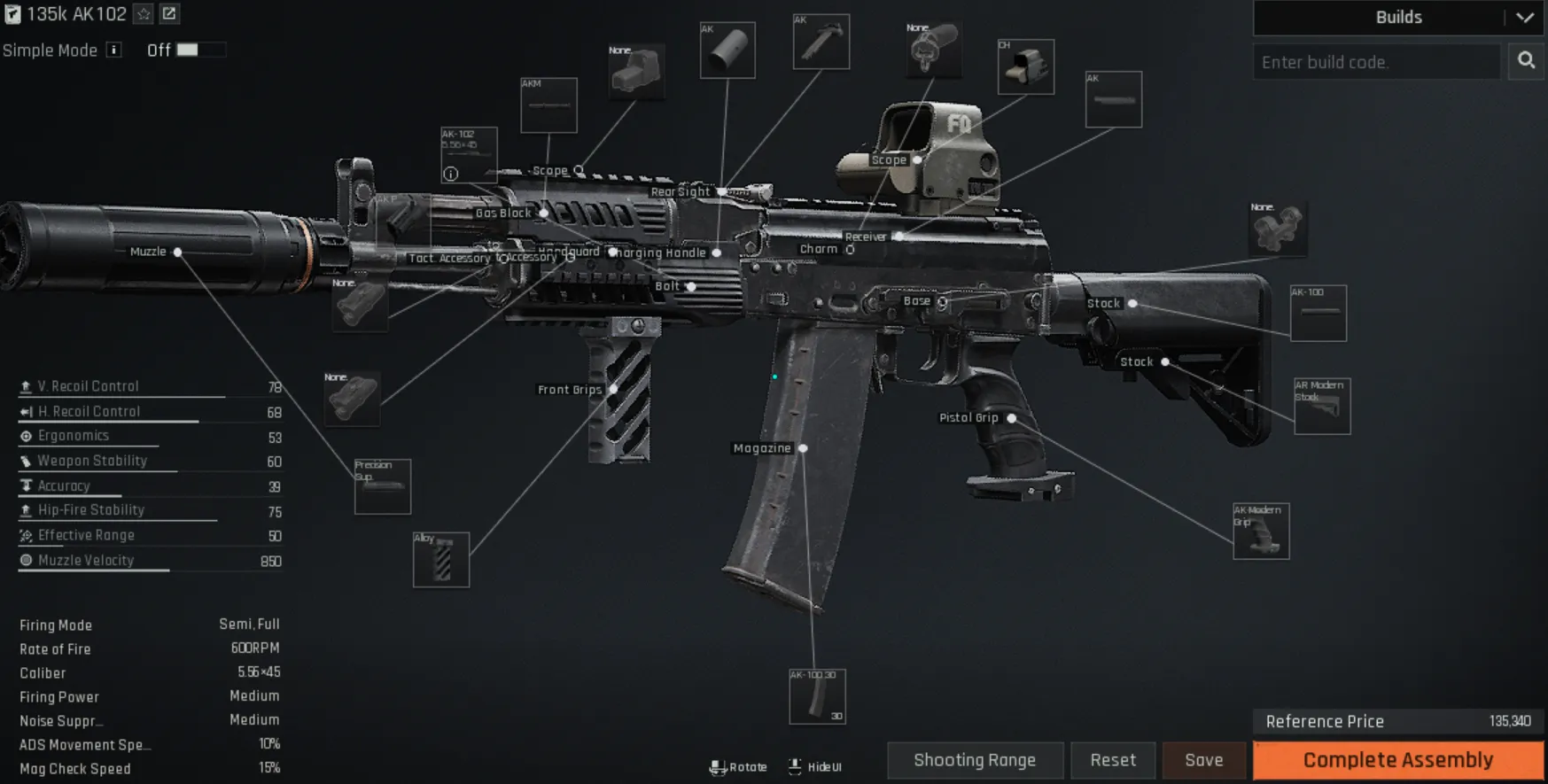Save the current build

click(x=1203, y=760)
